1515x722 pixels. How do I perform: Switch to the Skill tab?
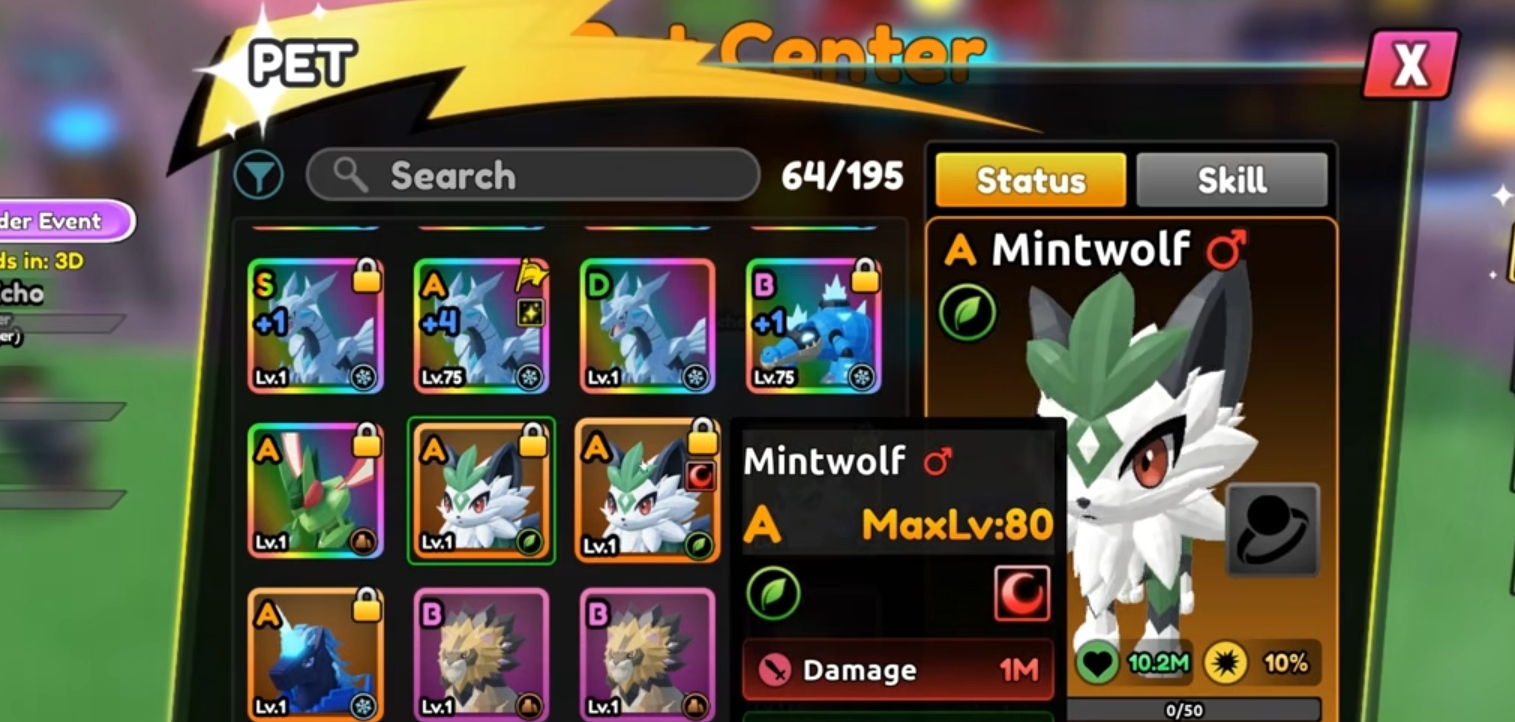pos(1232,180)
